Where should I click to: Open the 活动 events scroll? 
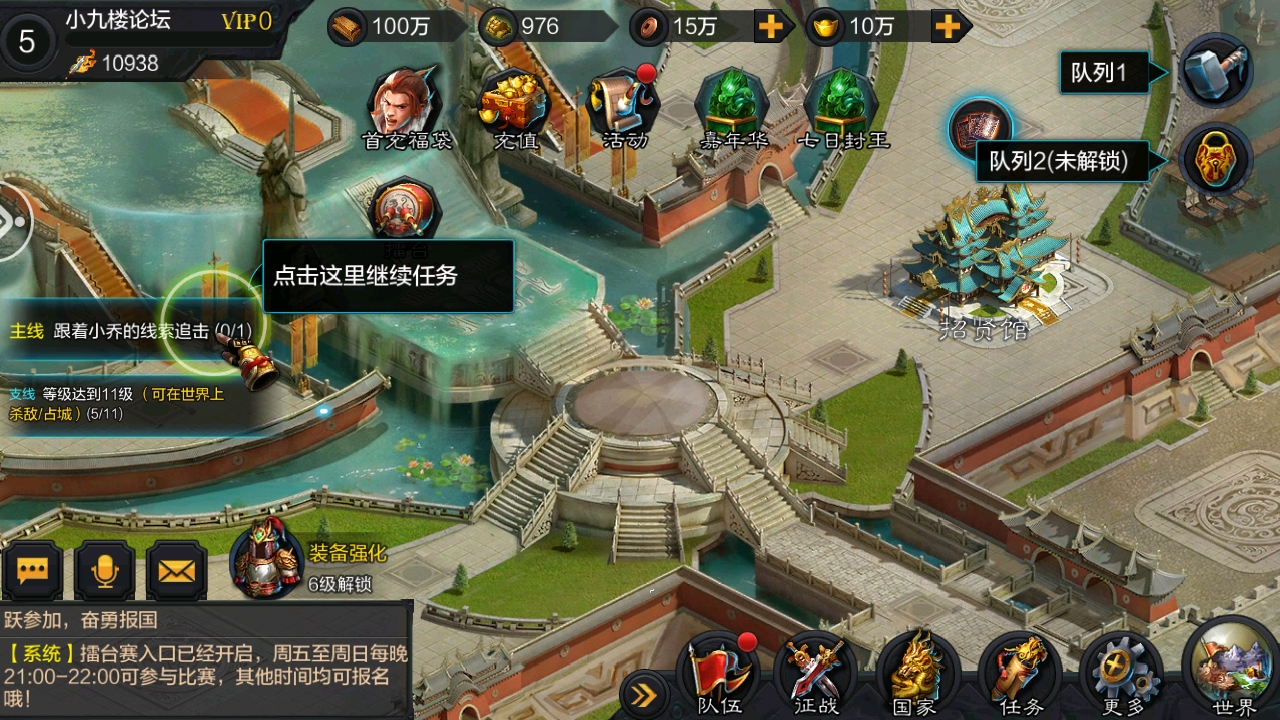tap(627, 103)
